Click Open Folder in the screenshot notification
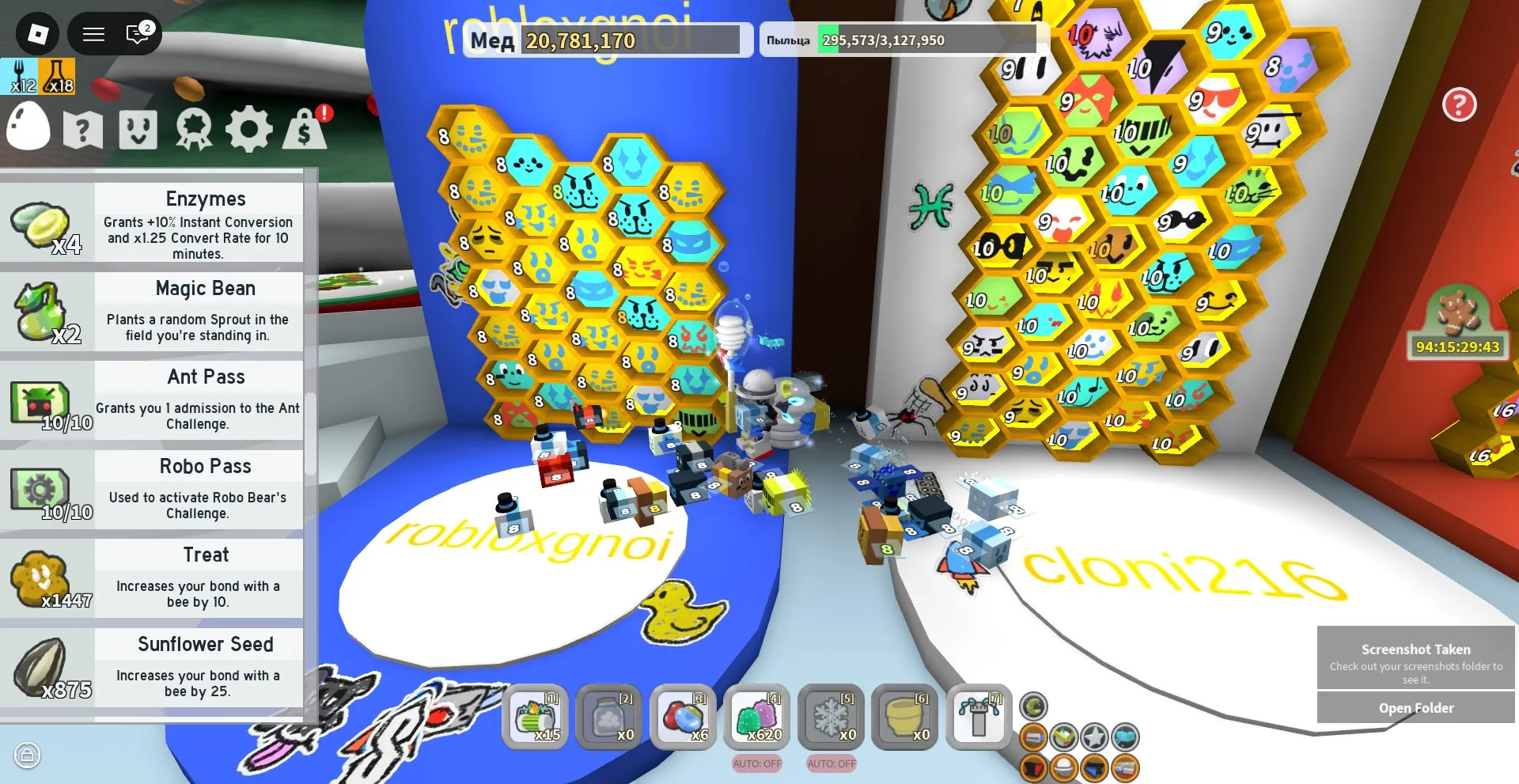The image size is (1519, 784). [x=1415, y=706]
